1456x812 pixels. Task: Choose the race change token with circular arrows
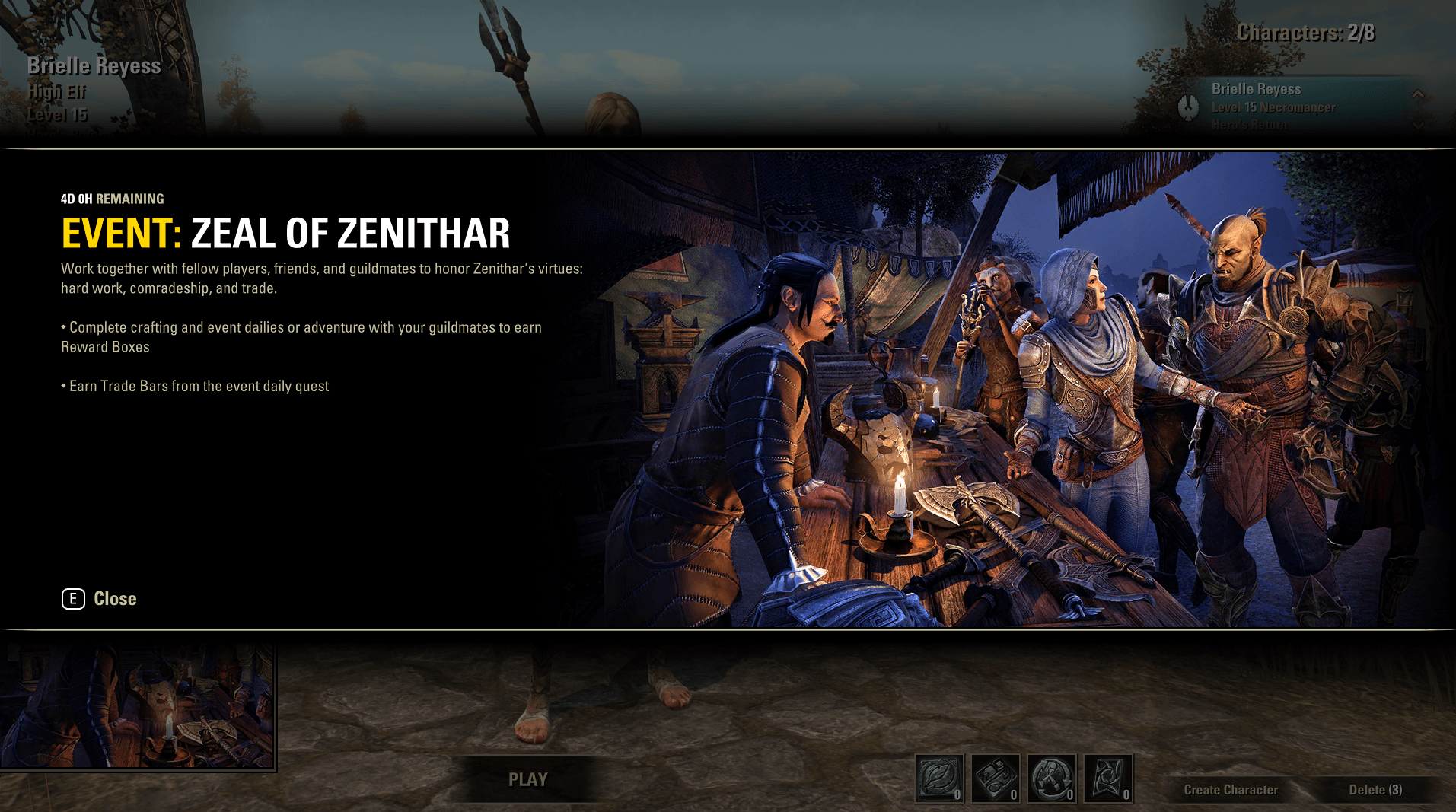[x=1052, y=779]
